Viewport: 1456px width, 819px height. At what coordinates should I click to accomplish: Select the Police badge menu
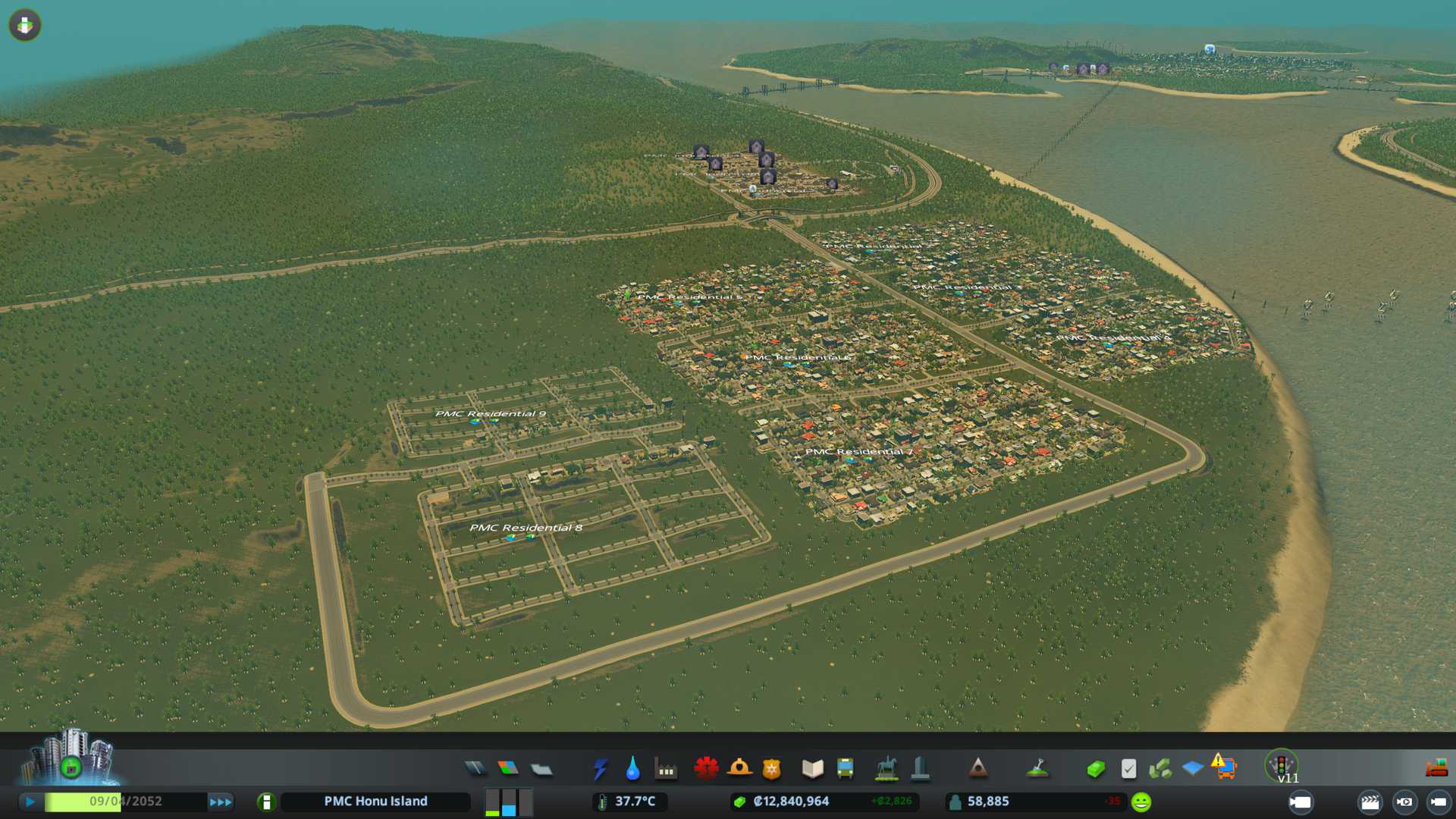pos(772,769)
